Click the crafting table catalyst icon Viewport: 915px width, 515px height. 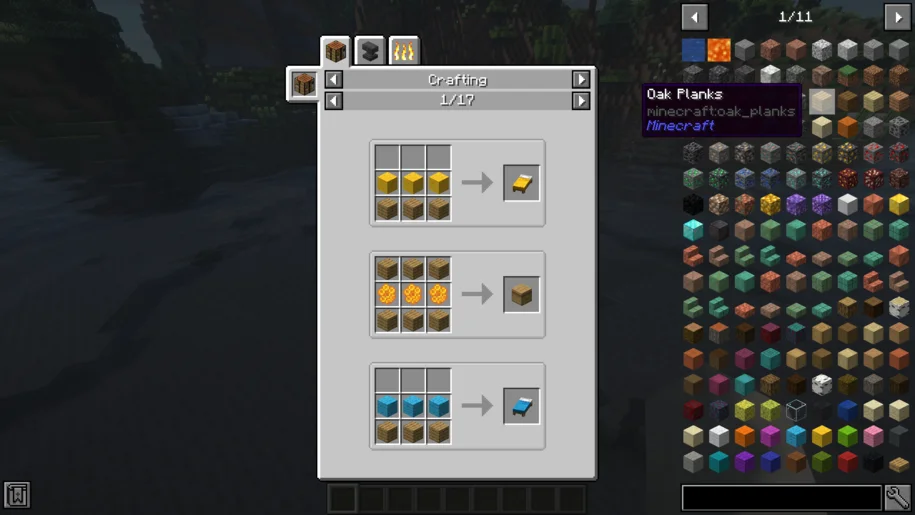[304, 84]
